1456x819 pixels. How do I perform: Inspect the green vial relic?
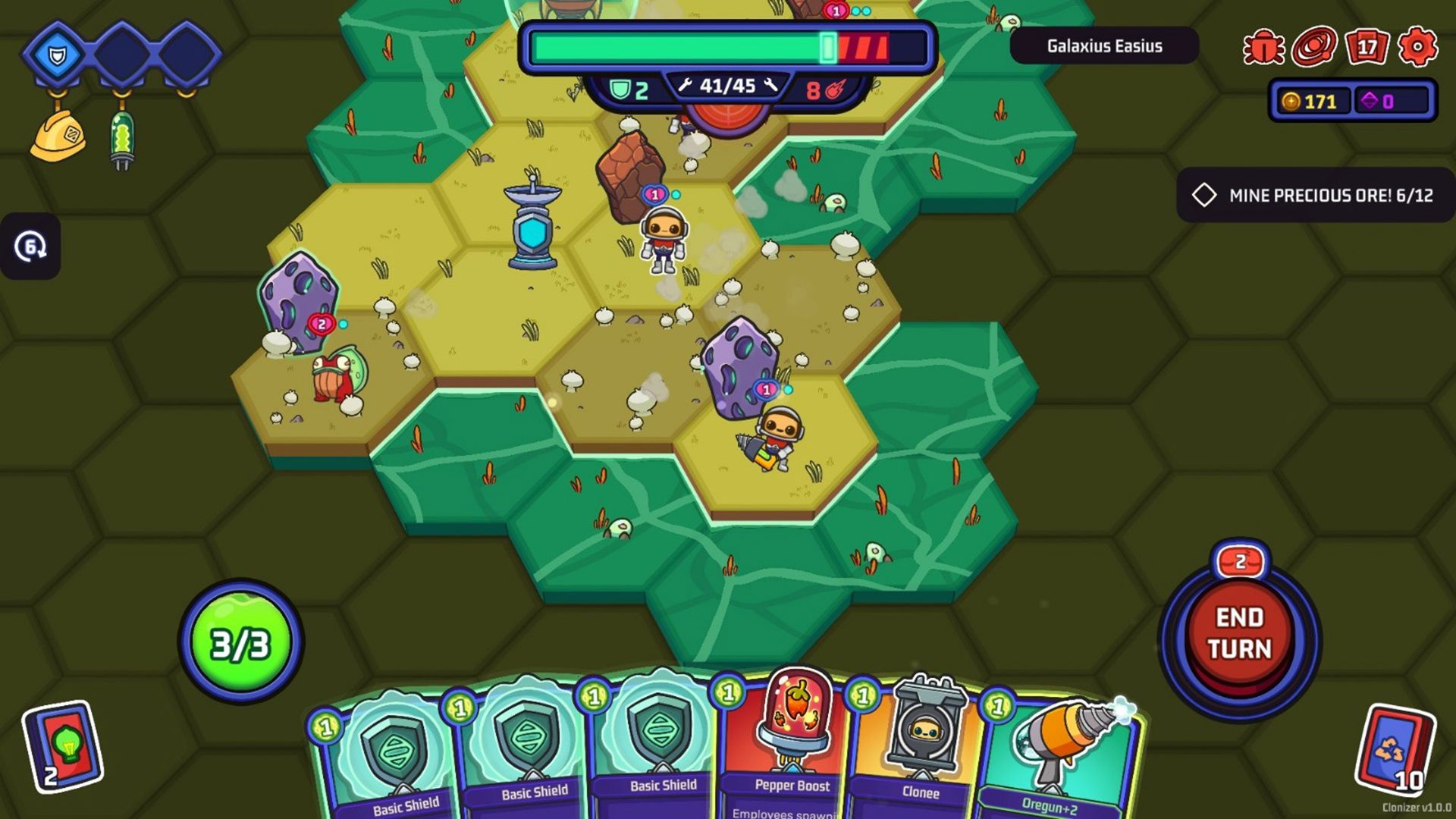coord(122,139)
